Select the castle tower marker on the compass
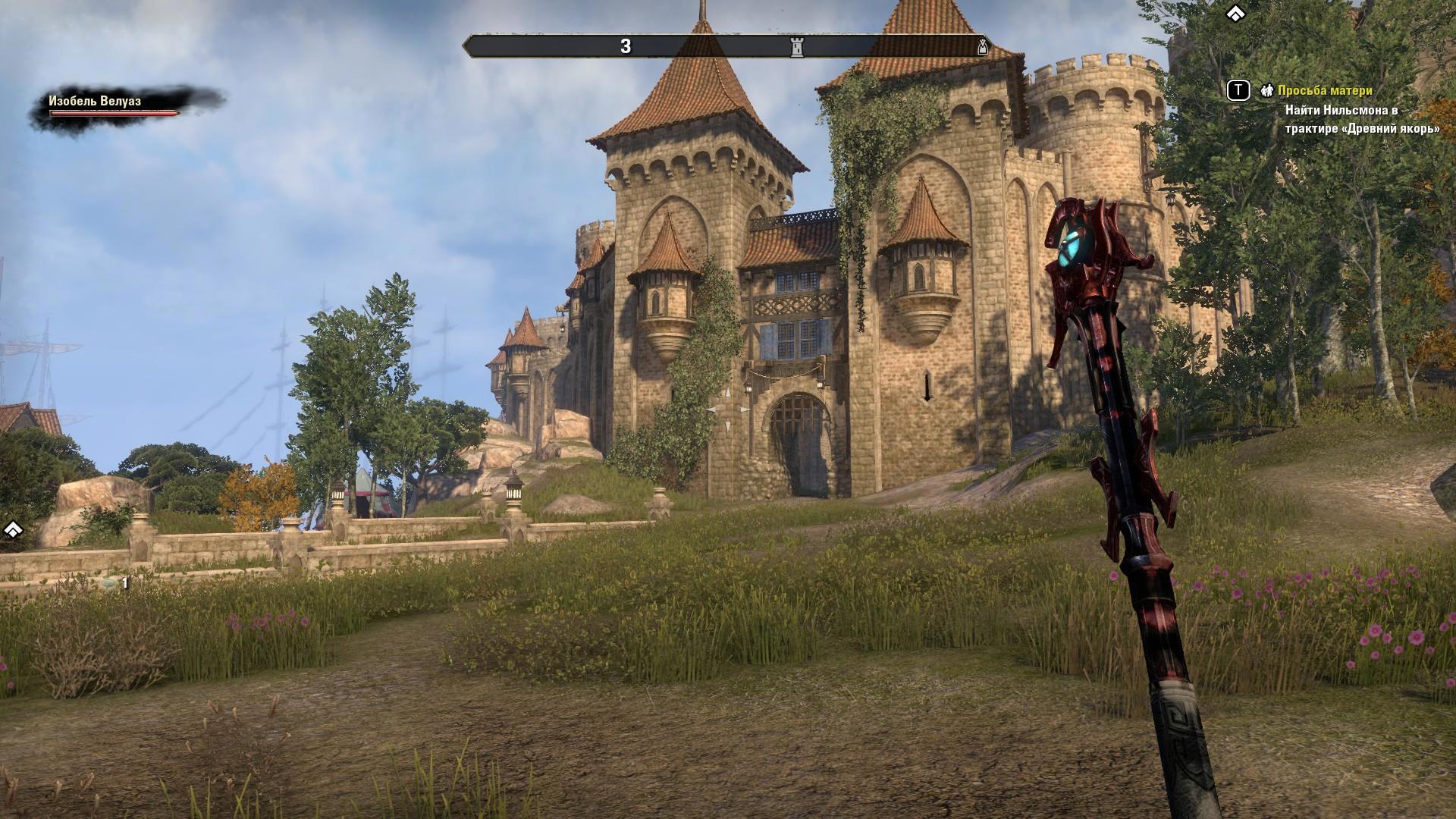 click(x=796, y=47)
